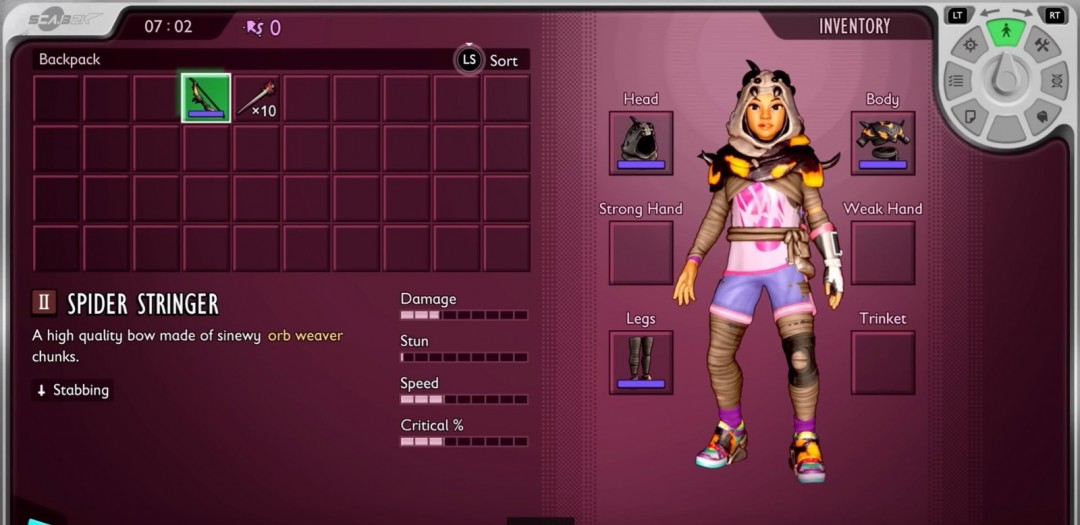This screenshot has width=1080, height=525.
Task: Show the note page tab
Action: [969, 116]
